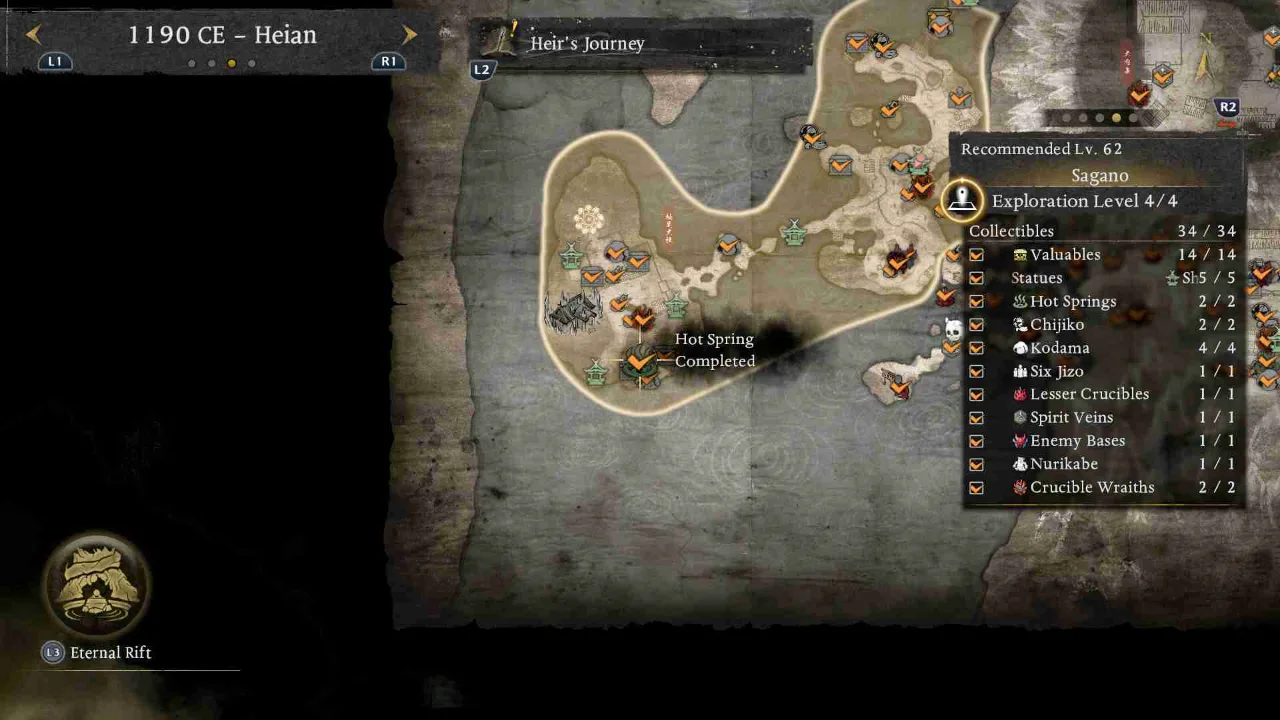Toggle the Statues collectible checkbox
The image size is (1280, 720).
pyautogui.click(x=976, y=279)
